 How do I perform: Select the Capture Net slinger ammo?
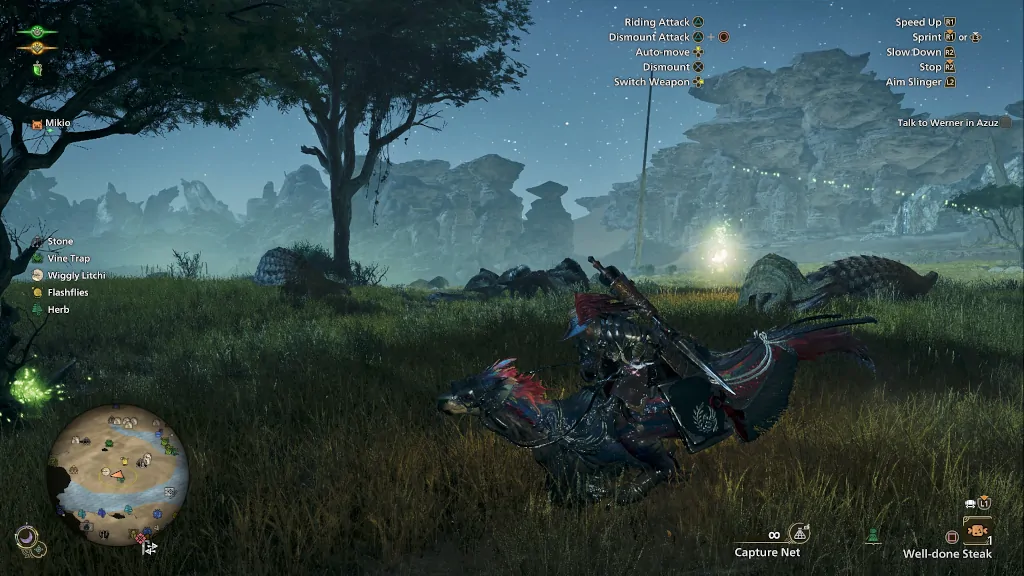[x=767, y=552]
